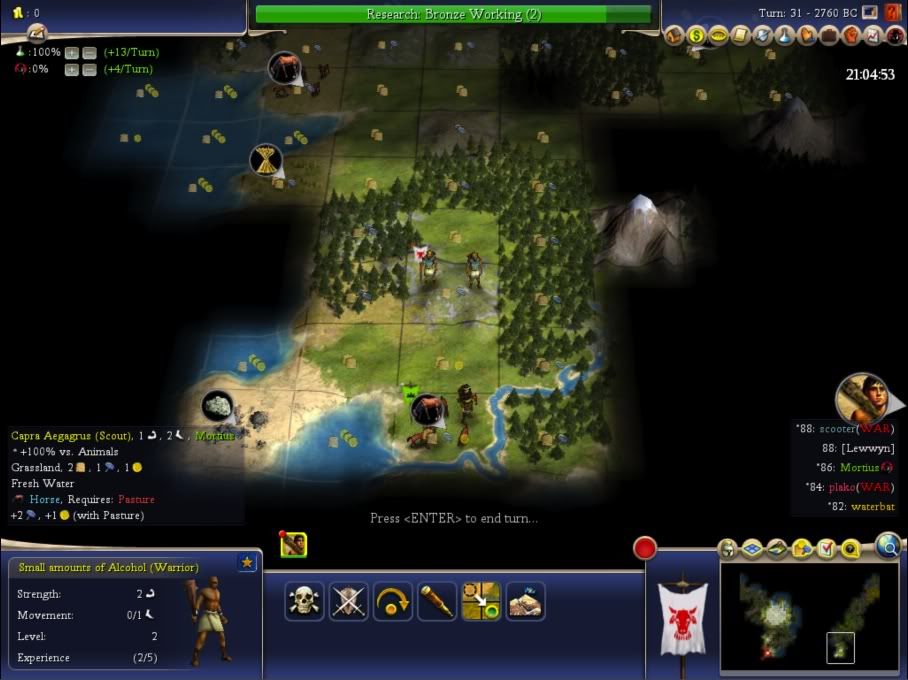Select the go-to move command
The width and height of the screenshot is (908, 680).
(x=481, y=601)
